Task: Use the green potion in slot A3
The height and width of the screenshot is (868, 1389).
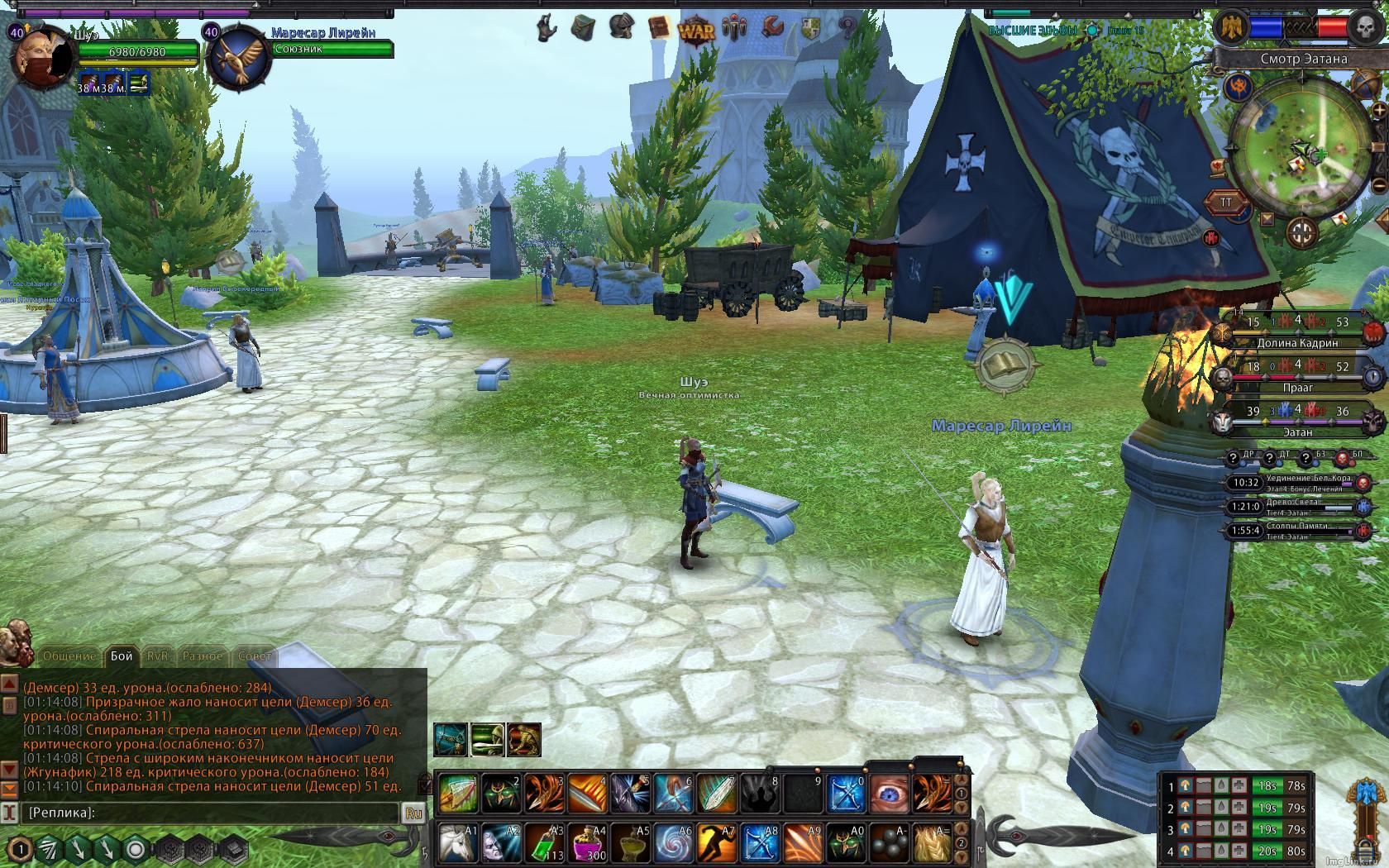Action: click(544, 843)
